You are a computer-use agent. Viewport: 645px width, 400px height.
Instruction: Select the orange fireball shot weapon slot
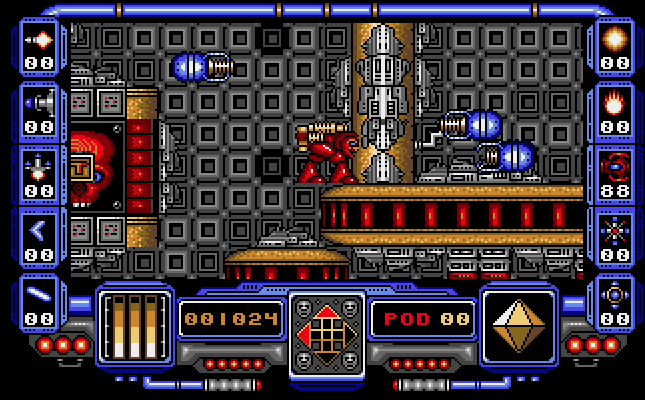[41, 41]
